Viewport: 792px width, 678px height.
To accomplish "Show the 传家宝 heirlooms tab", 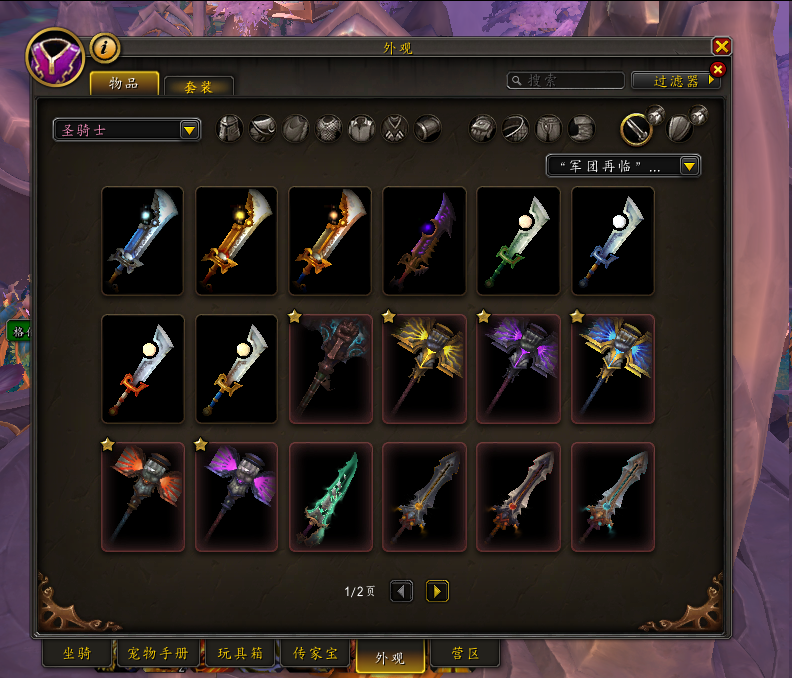I will [x=314, y=654].
